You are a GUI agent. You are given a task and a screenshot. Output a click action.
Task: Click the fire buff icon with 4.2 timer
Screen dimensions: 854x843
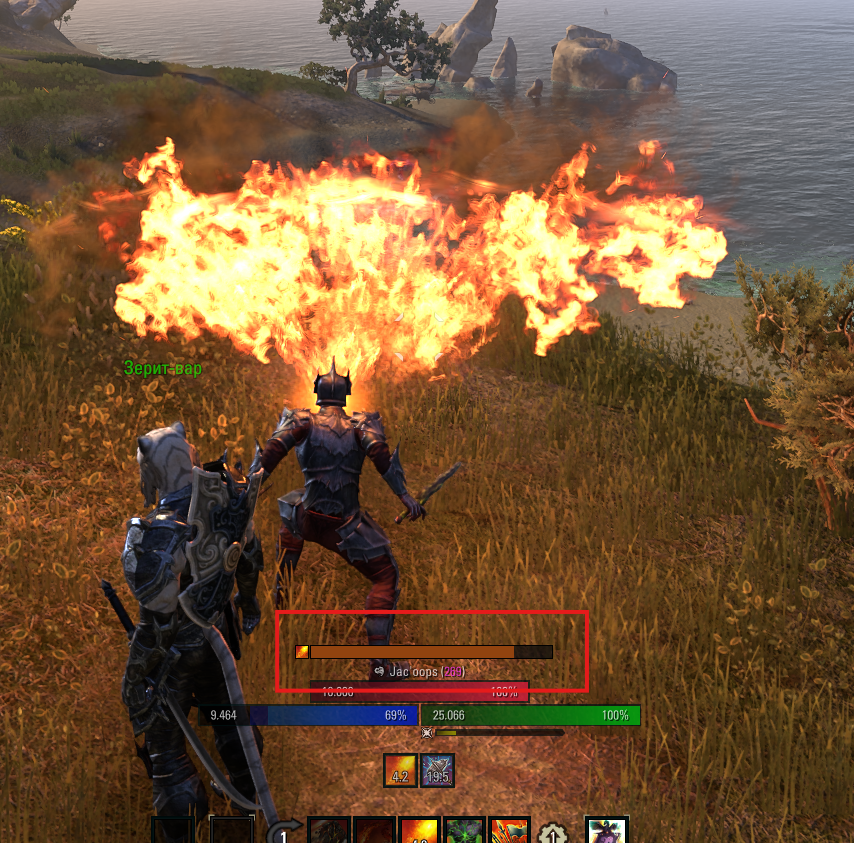point(401,771)
